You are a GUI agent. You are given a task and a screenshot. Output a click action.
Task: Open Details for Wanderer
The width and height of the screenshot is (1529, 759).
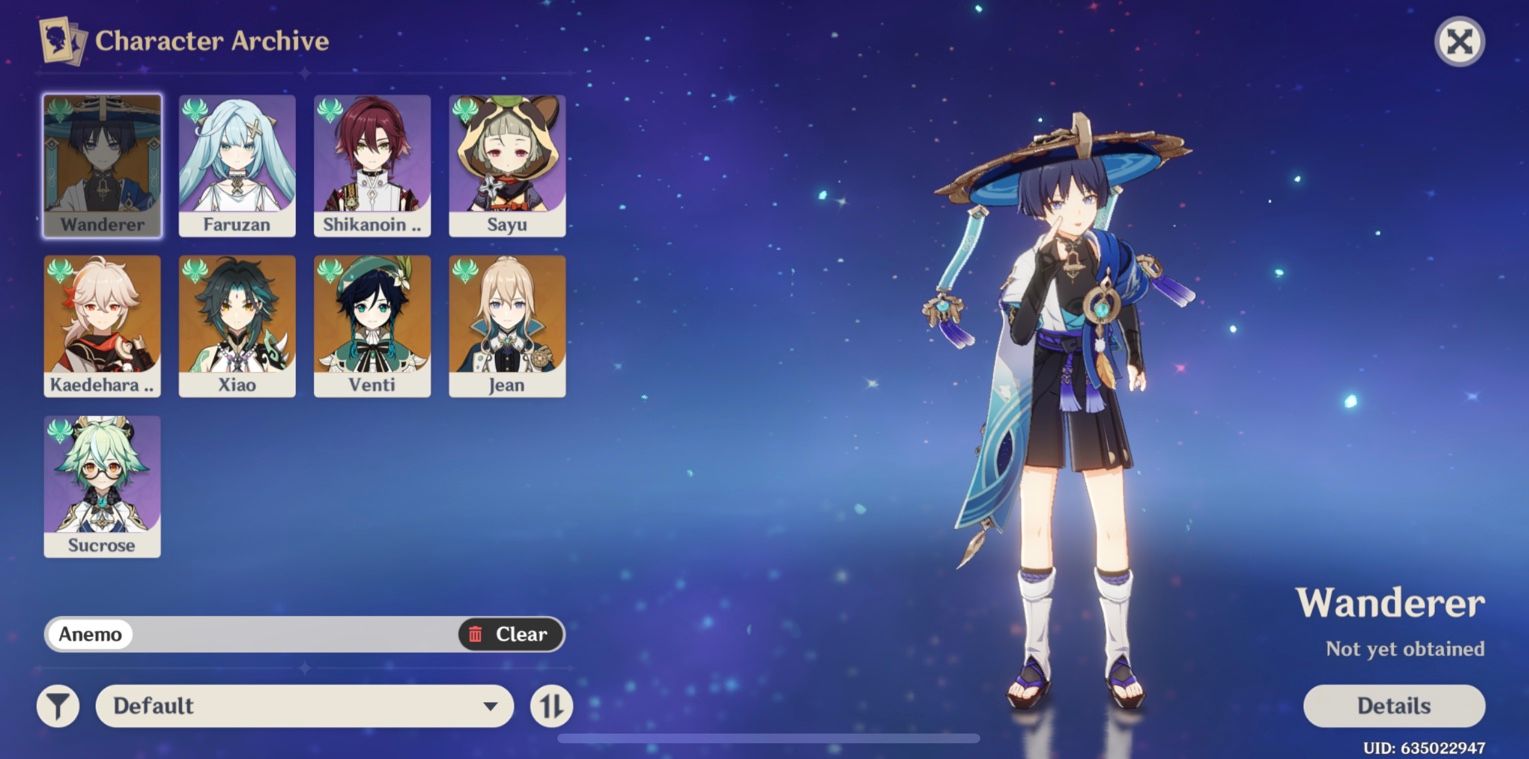pyautogui.click(x=1393, y=706)
